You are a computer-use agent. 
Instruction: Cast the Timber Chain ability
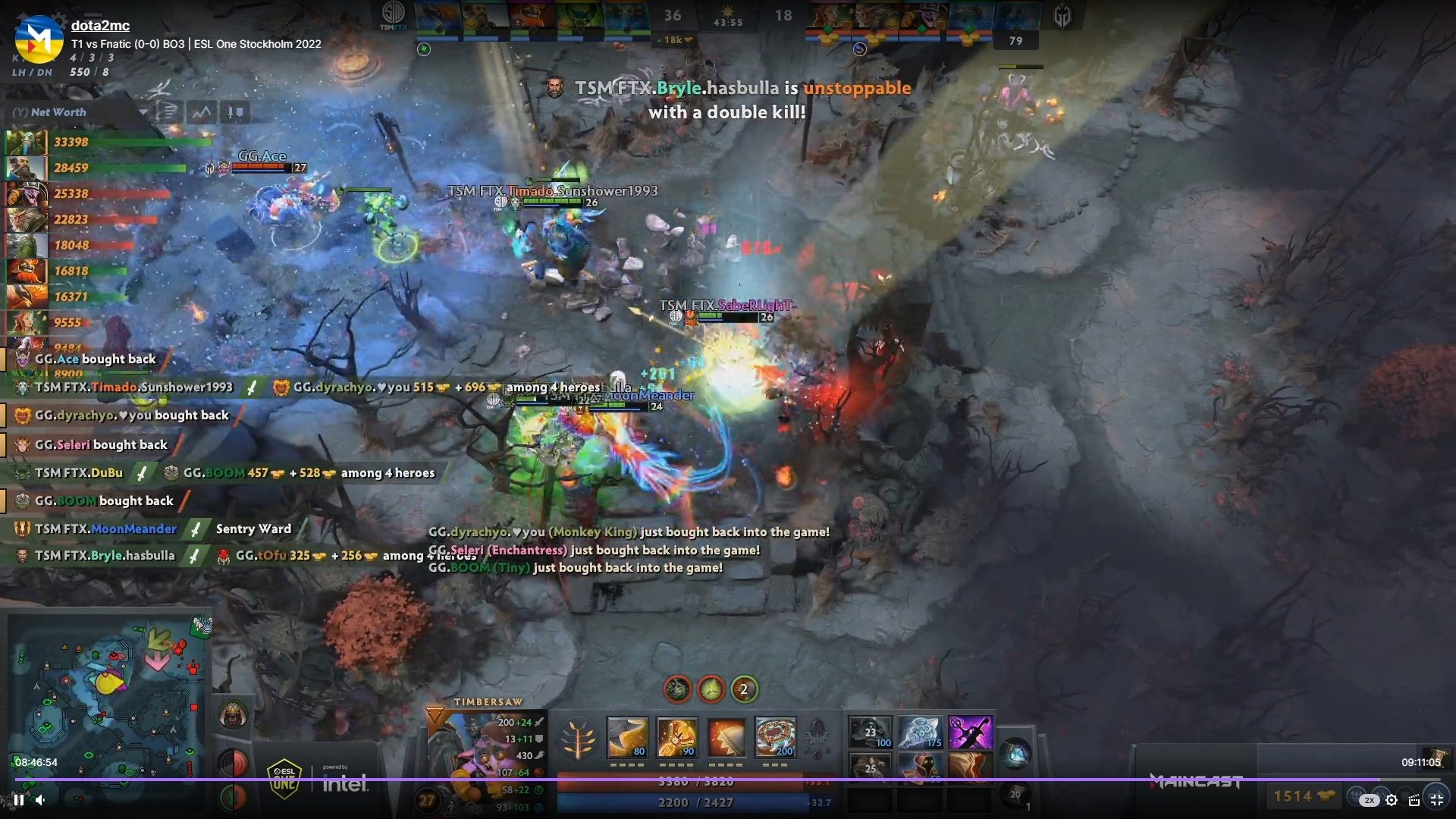tap(676, 737)
